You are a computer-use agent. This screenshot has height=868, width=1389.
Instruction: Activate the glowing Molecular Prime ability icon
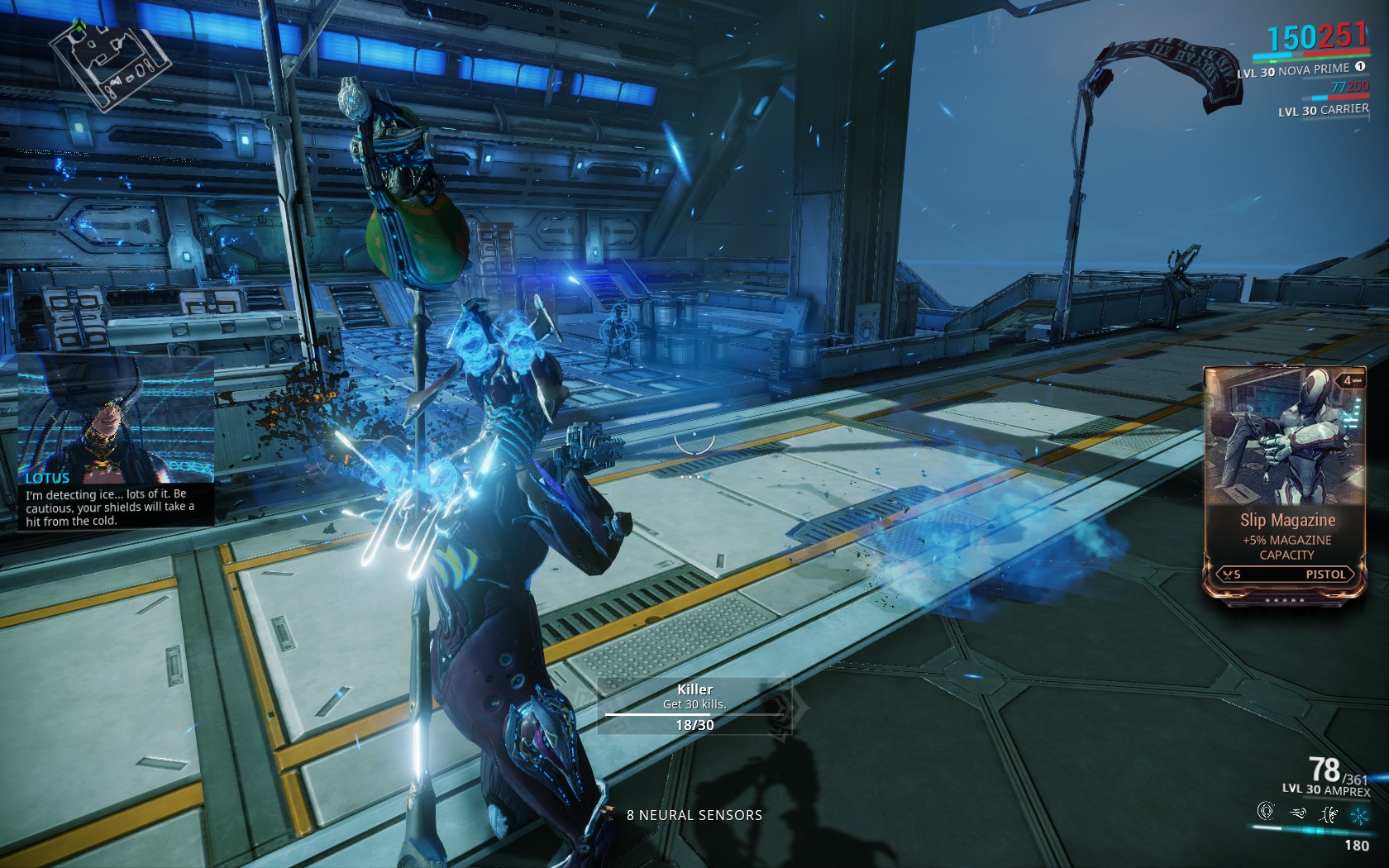coord(1358,816)
